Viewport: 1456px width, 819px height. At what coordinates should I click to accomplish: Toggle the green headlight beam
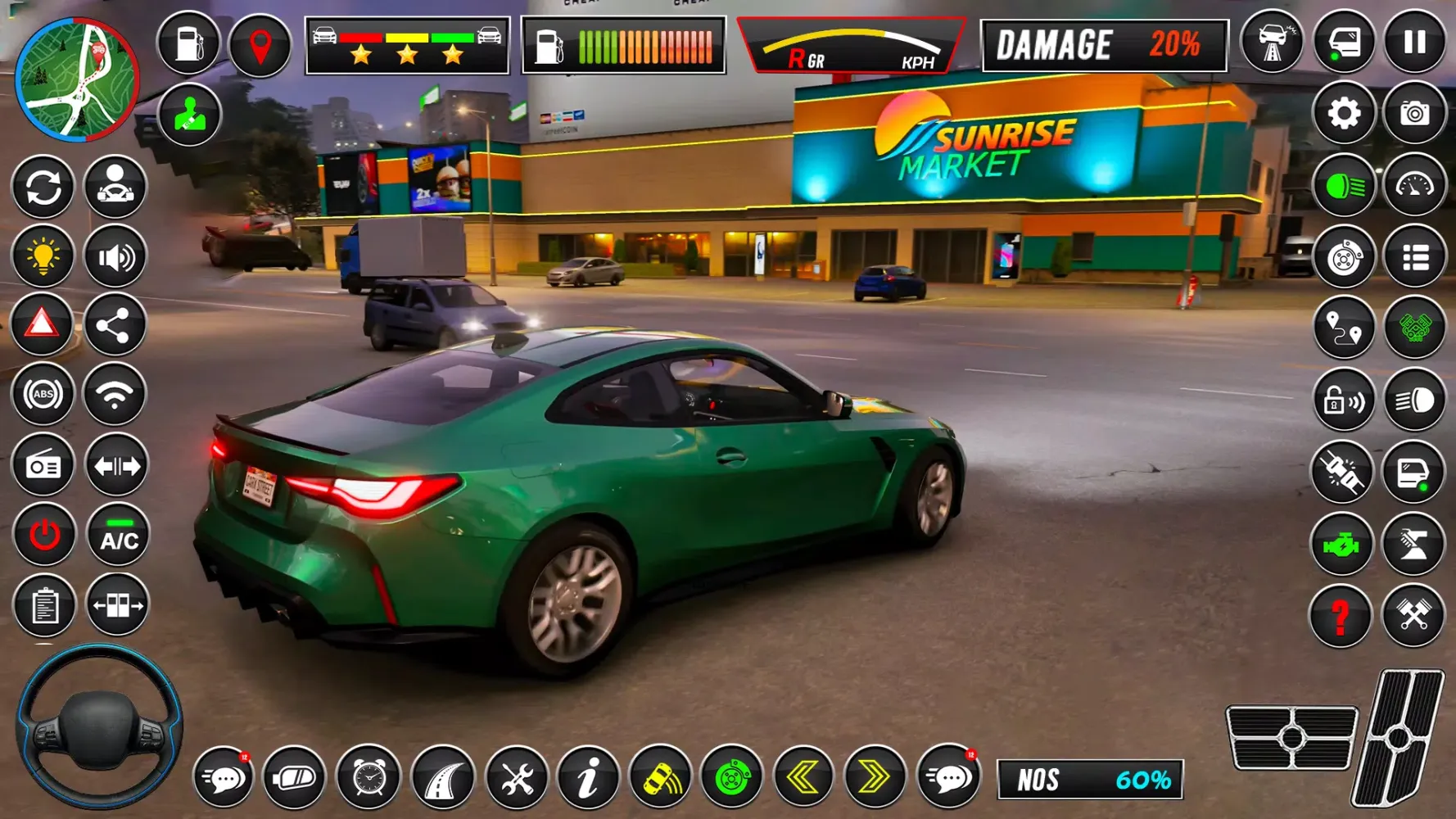click(1343, 187)
